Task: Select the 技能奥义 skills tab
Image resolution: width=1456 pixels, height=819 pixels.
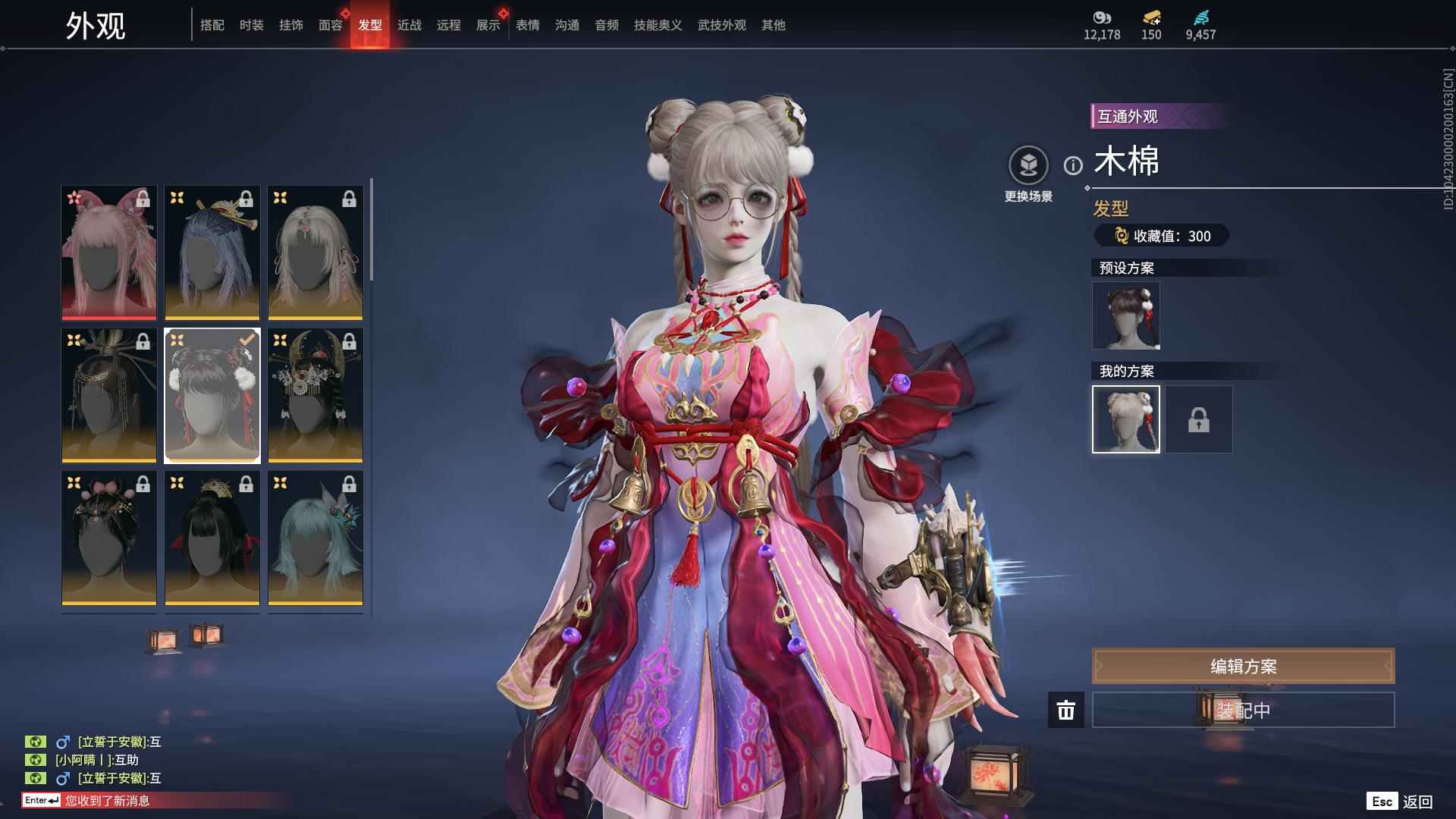Action: coord(658,26)
